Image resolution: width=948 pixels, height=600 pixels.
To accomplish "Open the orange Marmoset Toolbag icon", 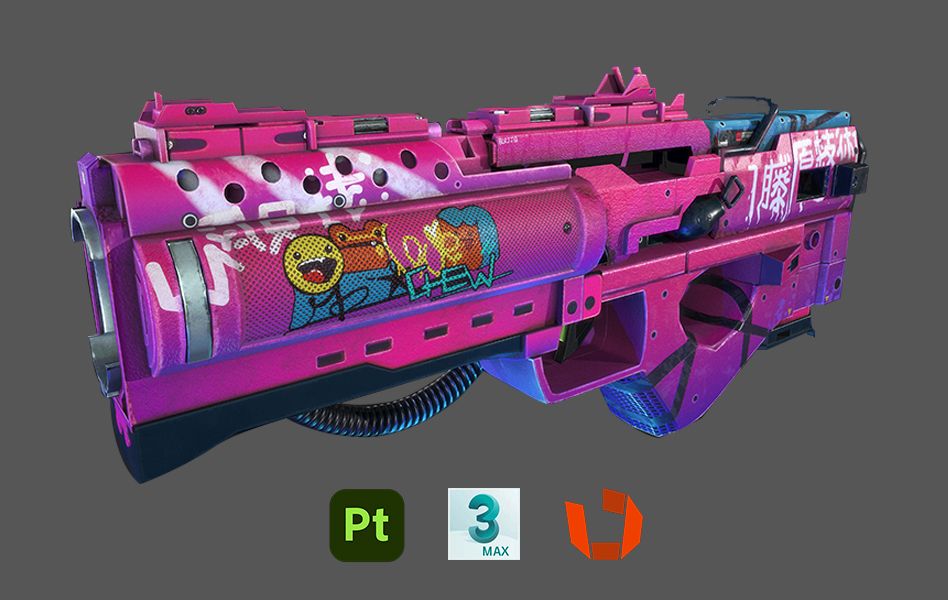I will tap(603, 525).
